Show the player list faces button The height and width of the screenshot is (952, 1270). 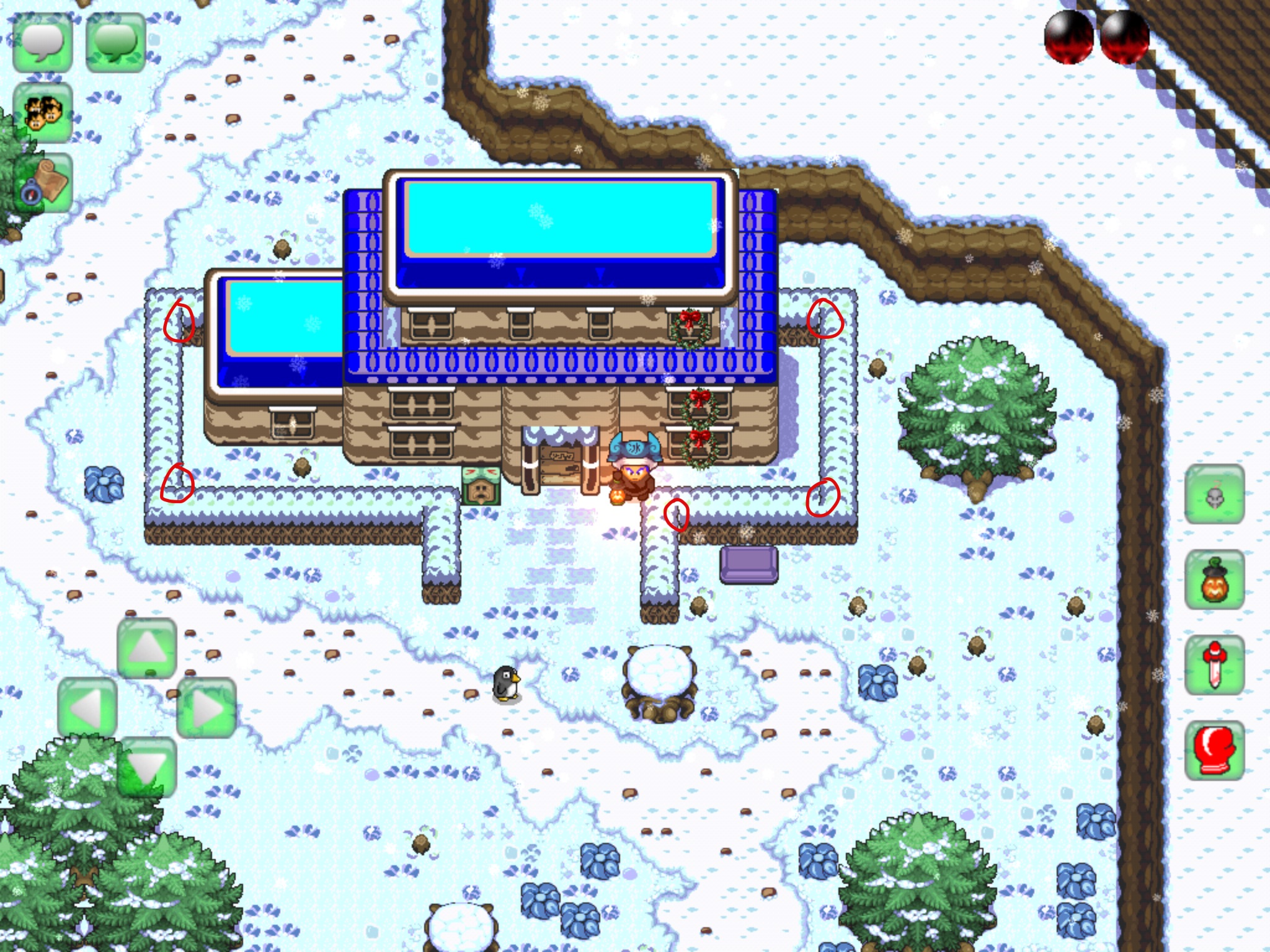[x=43, y=113]
